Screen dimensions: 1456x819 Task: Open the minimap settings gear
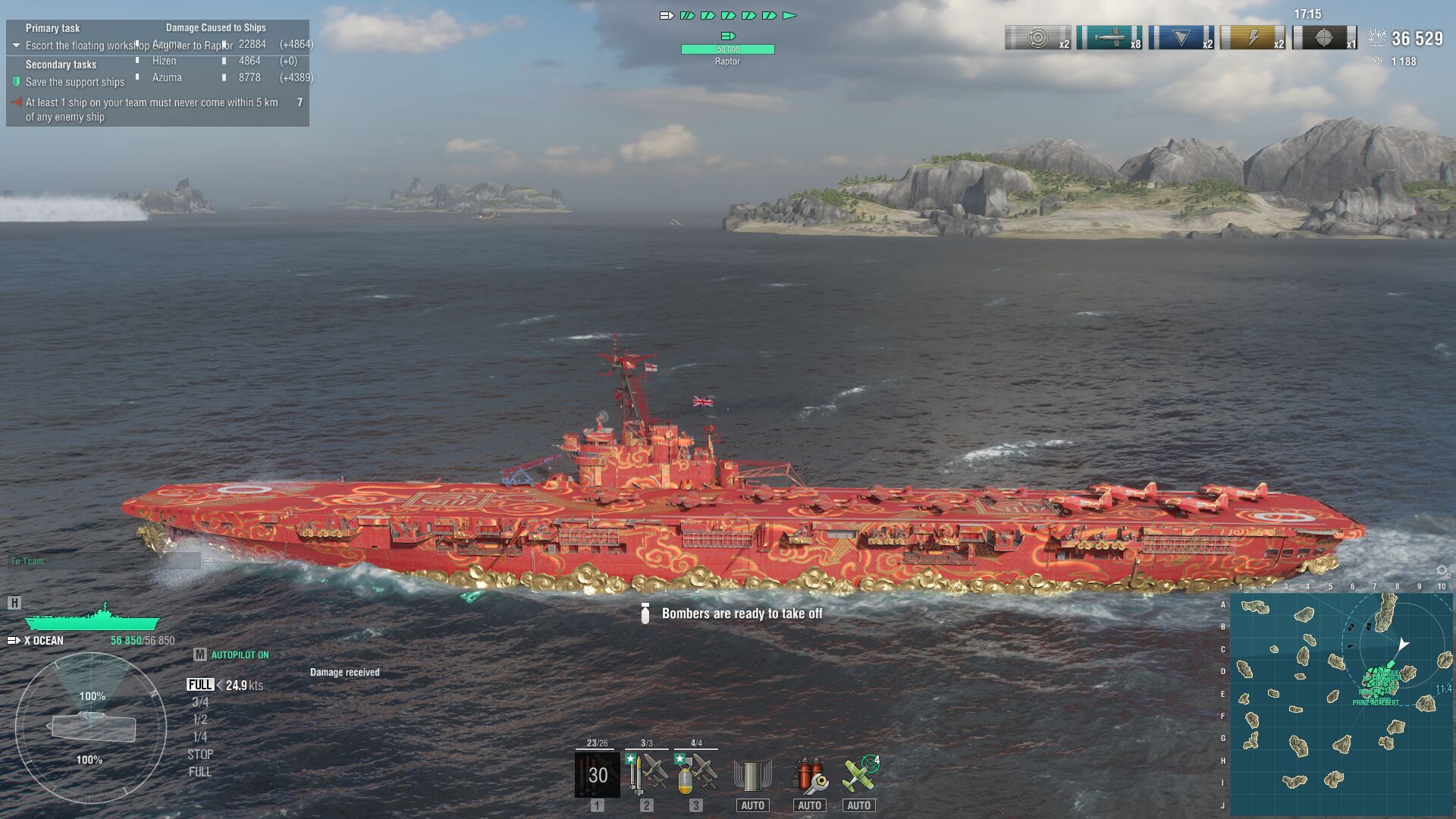coord(1442,571)
